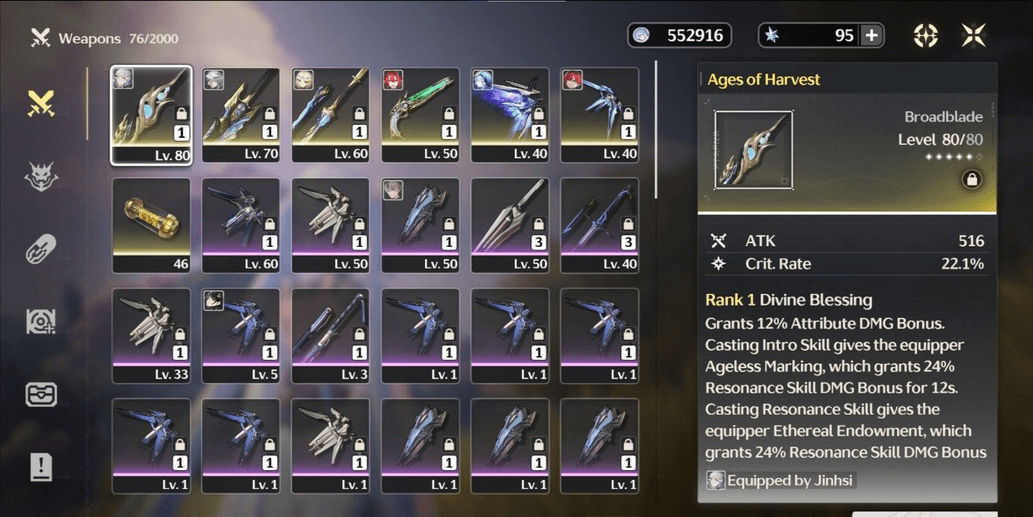Choose the green Lv. 50 pistol weapon
The height and width of the screenshot is (517, 1033).
pos(420,114)
